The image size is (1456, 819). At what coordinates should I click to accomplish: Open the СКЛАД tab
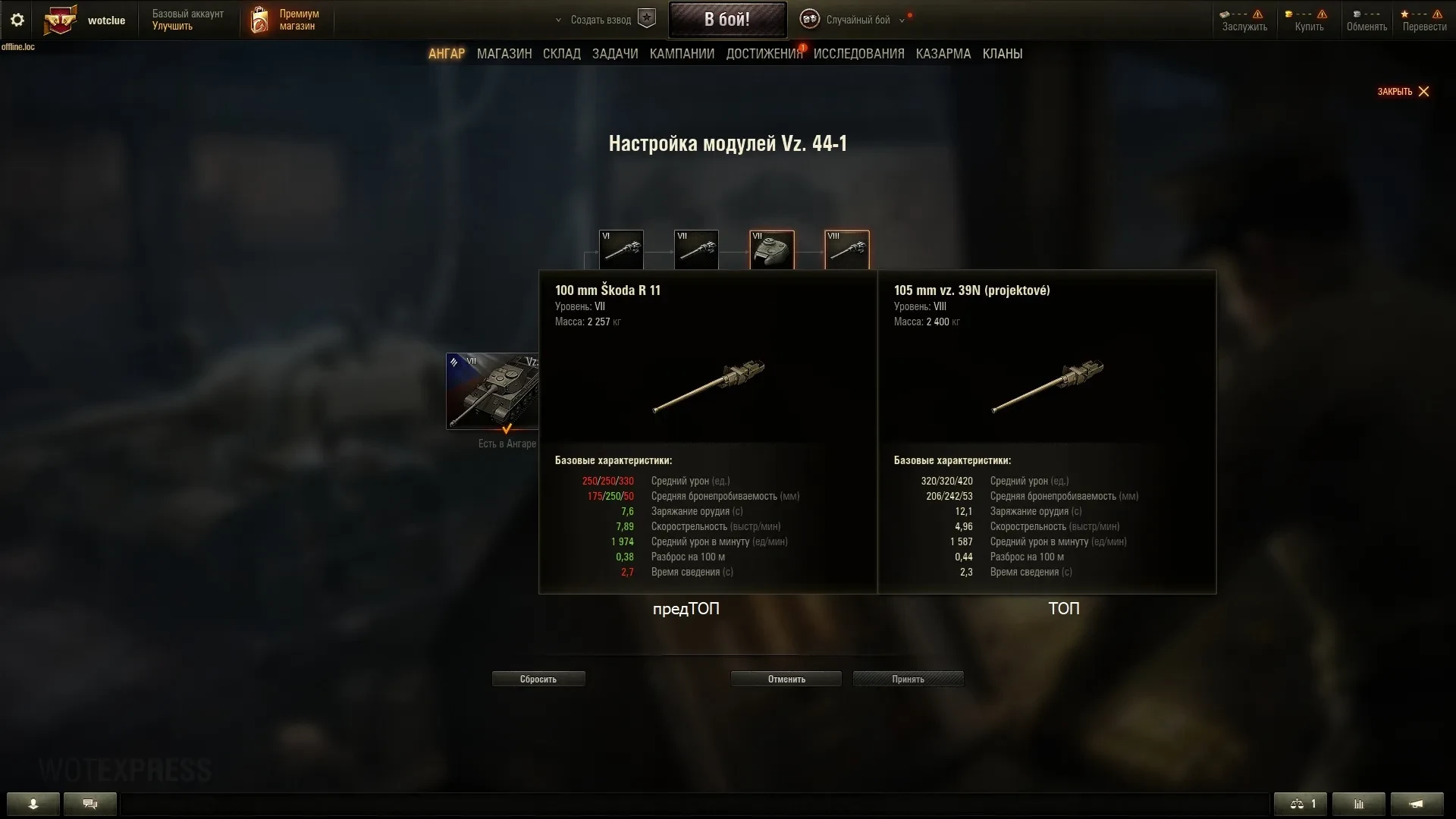pyautogui.click(x=561, y=54)
